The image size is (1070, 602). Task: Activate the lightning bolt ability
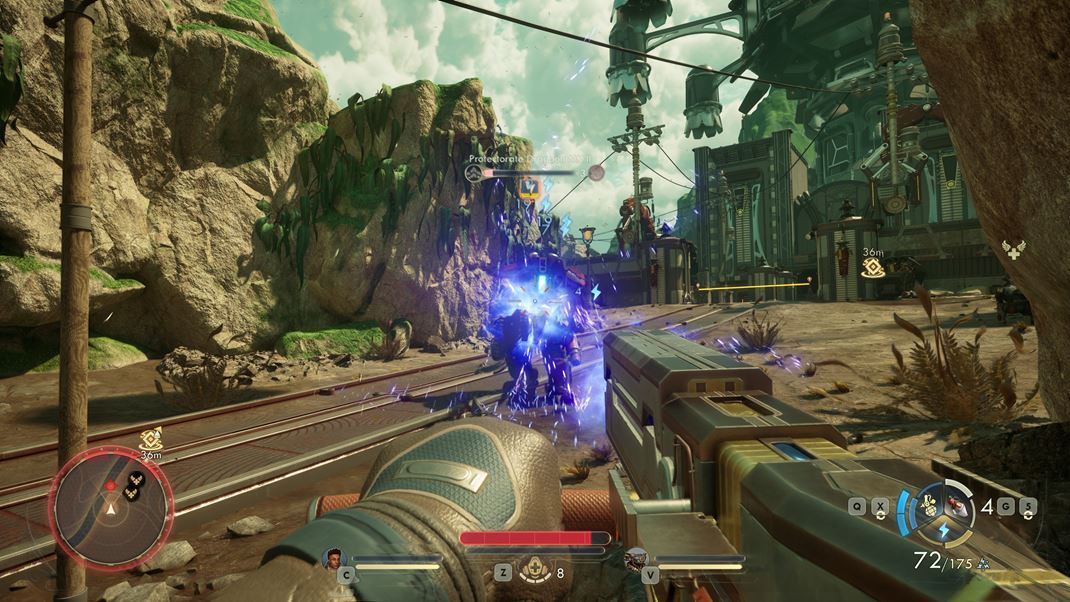pos(943,528)
